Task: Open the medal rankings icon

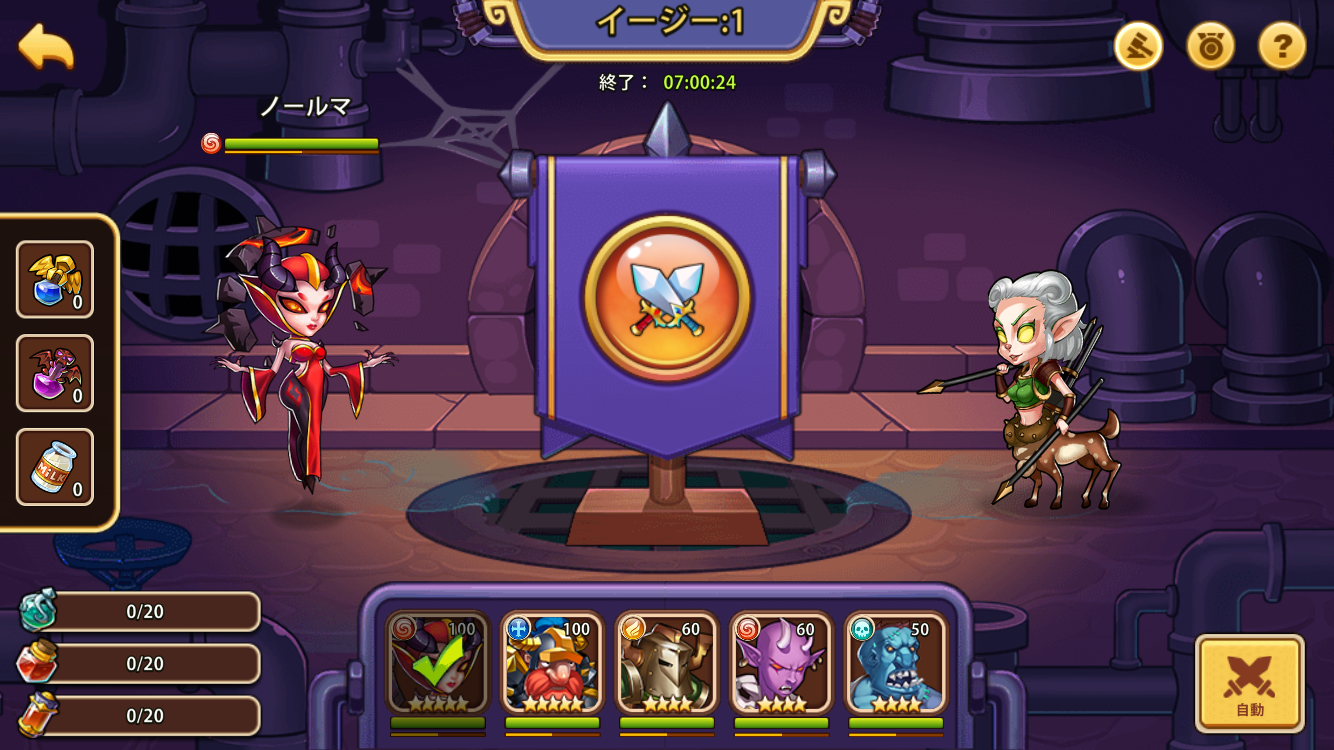Action: (x=1209, y=46)
